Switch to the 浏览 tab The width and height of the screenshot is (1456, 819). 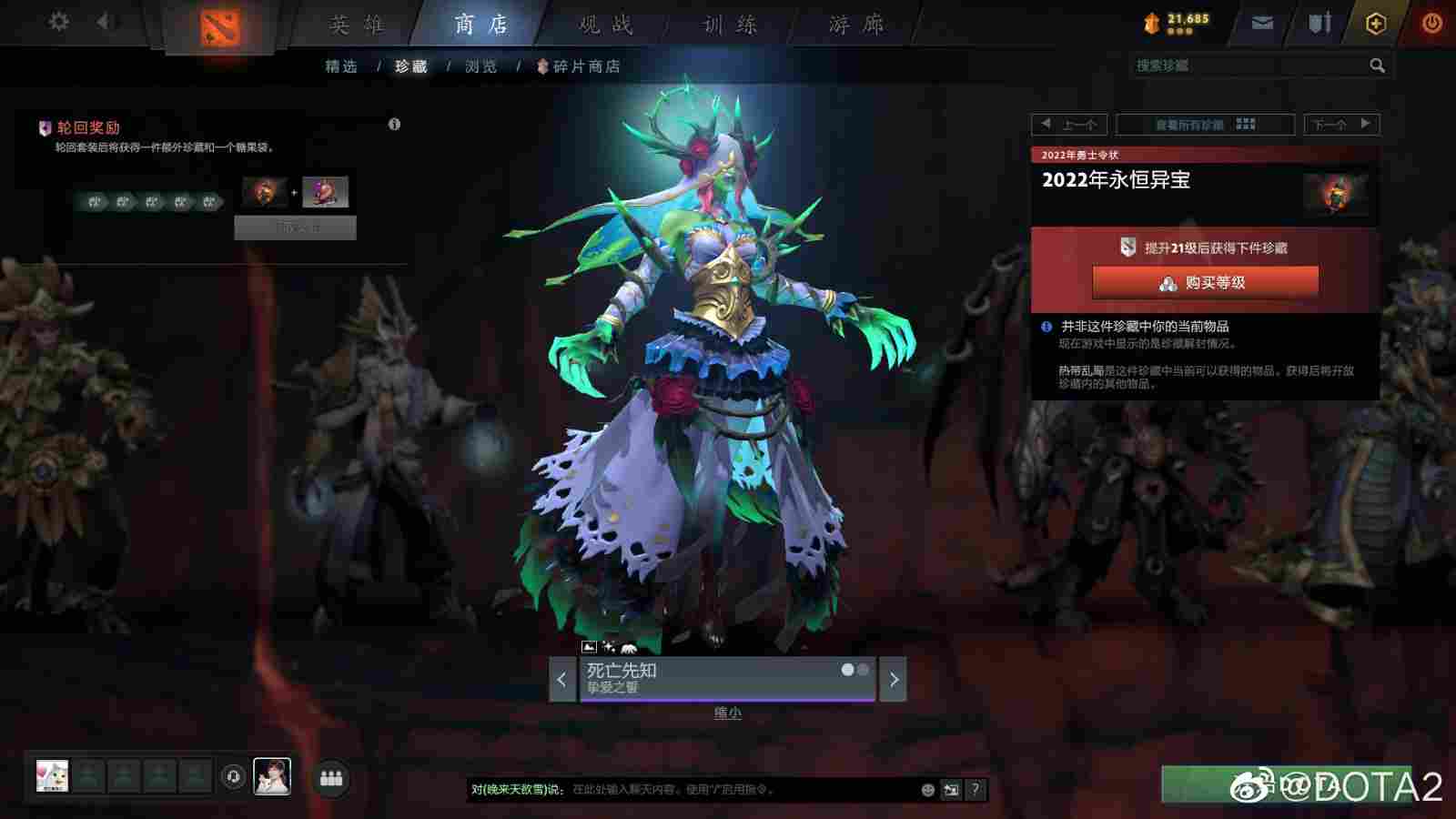(x=480, y=66)
